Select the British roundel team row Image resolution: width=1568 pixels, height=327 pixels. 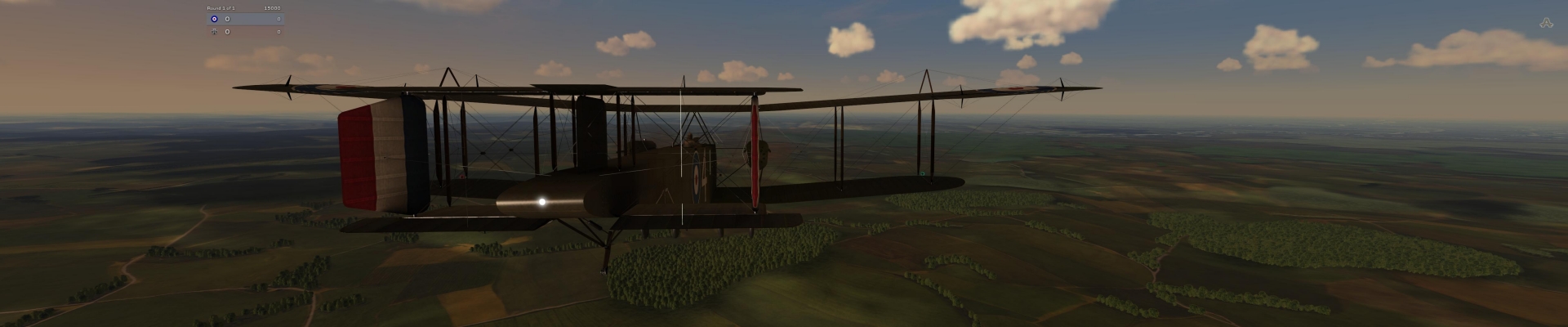pyautogui.click(x=245, y=19)
